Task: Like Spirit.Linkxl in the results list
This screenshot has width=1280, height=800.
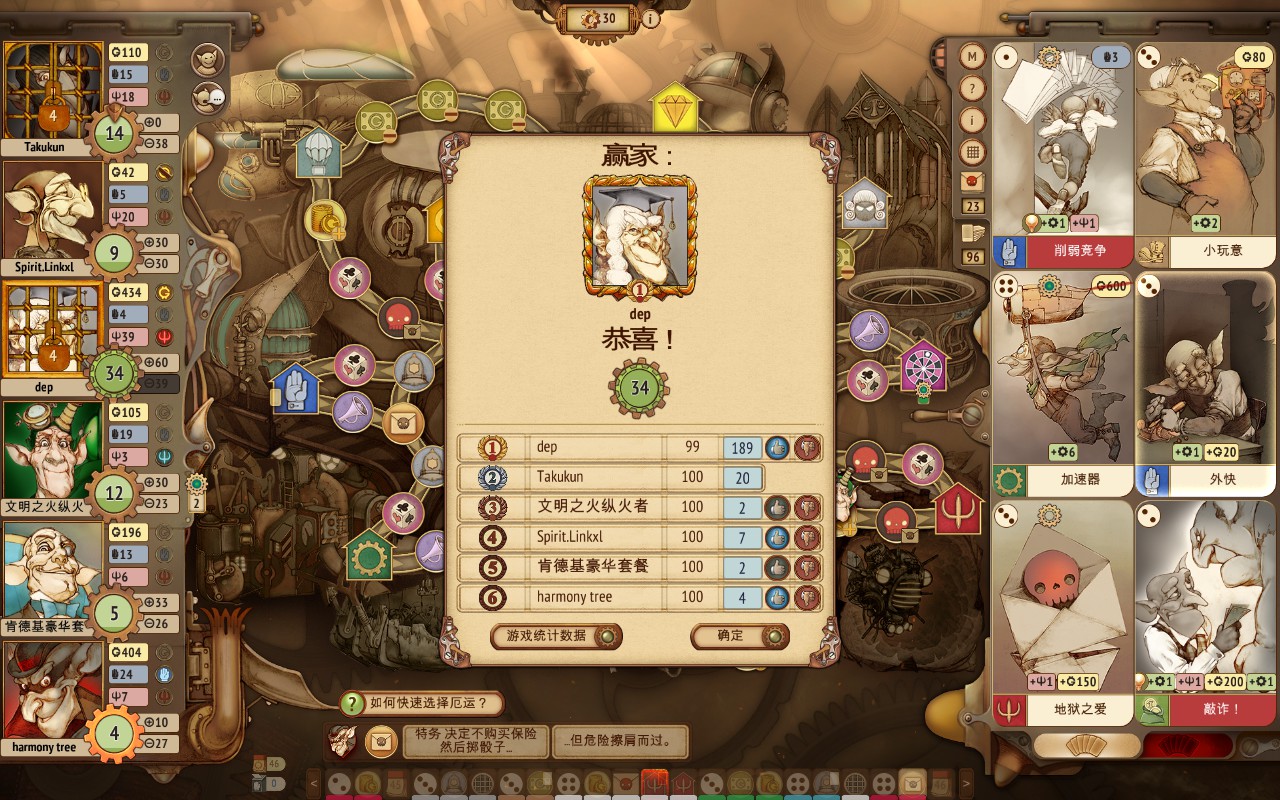Action: 778,538
